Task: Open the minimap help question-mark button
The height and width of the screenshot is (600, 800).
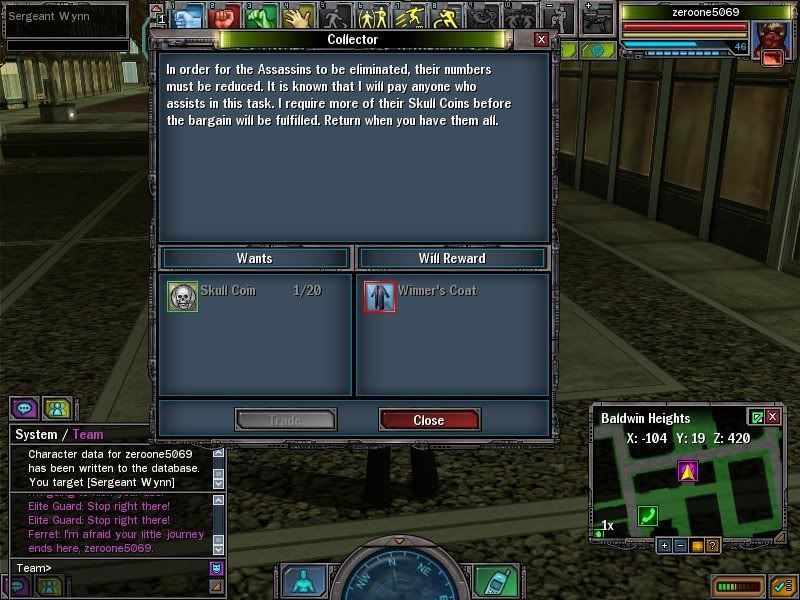Action: 712,545
